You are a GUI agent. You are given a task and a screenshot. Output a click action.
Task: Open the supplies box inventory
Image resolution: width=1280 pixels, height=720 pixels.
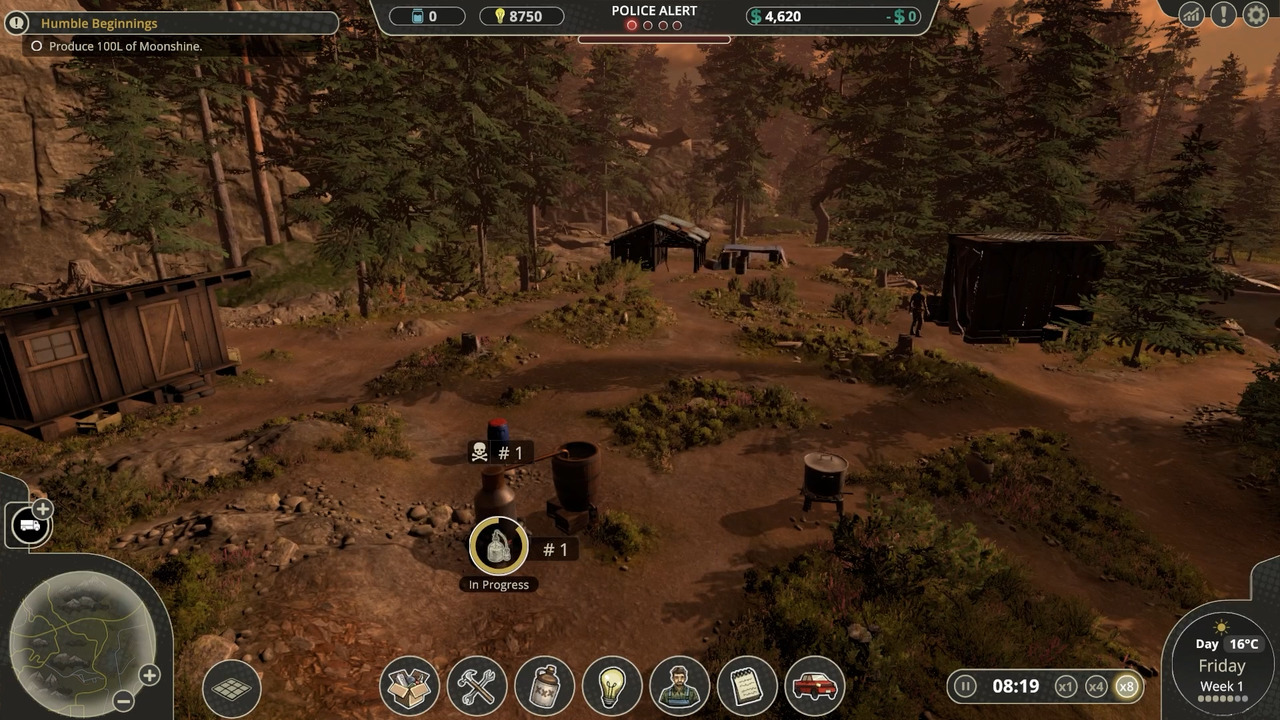click(x=409, y=687)
